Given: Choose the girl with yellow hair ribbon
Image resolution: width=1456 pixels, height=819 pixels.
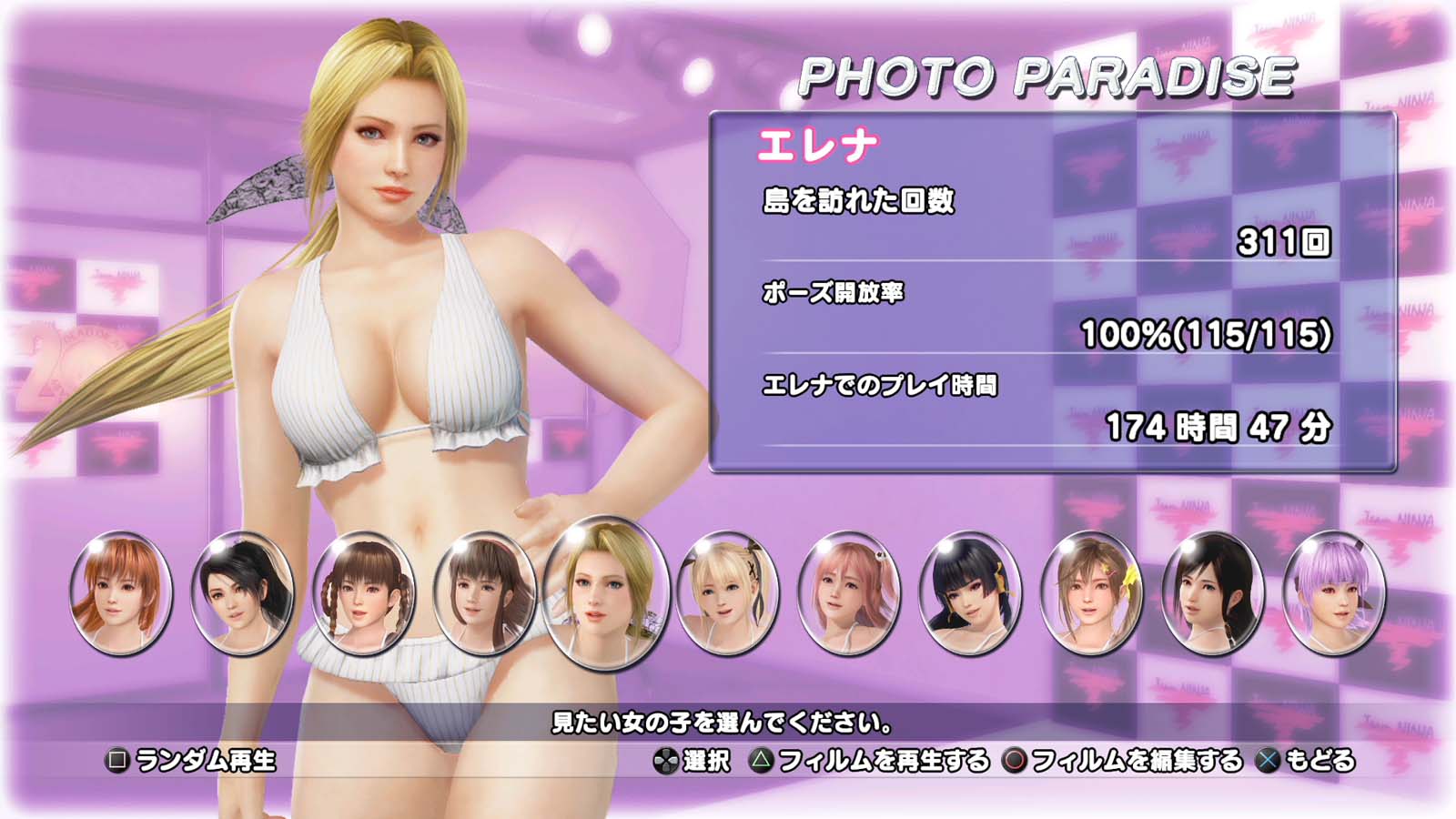Looking at the screenshot, I should point(1090,591).
